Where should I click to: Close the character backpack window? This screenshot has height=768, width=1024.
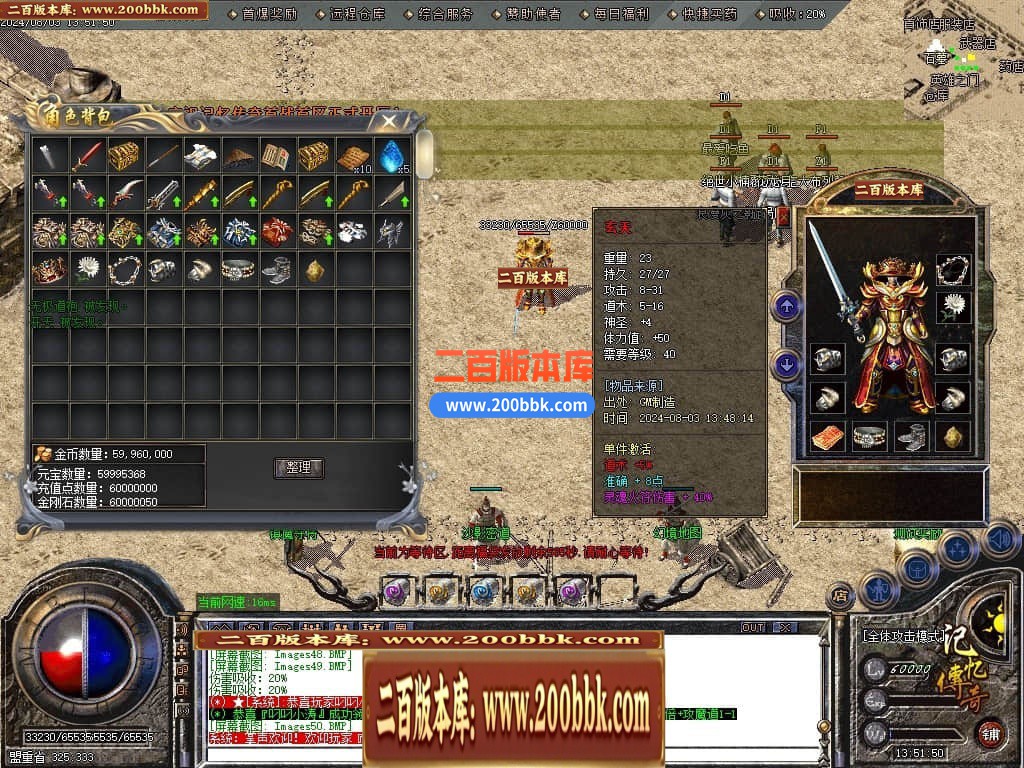tap(389, 122)
